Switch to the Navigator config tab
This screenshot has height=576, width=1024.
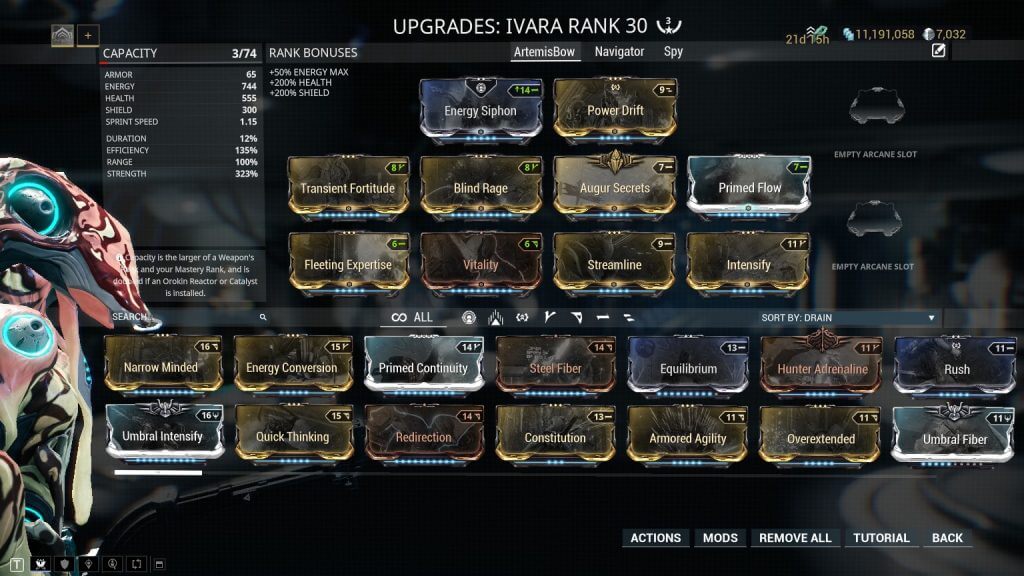pyautogui.click(x=619, y=52)
